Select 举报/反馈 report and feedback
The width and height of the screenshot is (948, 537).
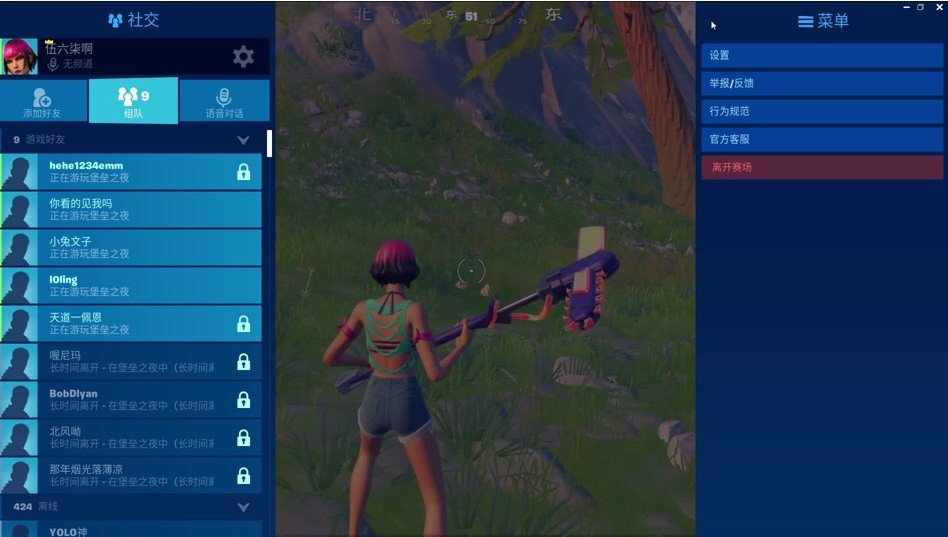pos(822,84)
